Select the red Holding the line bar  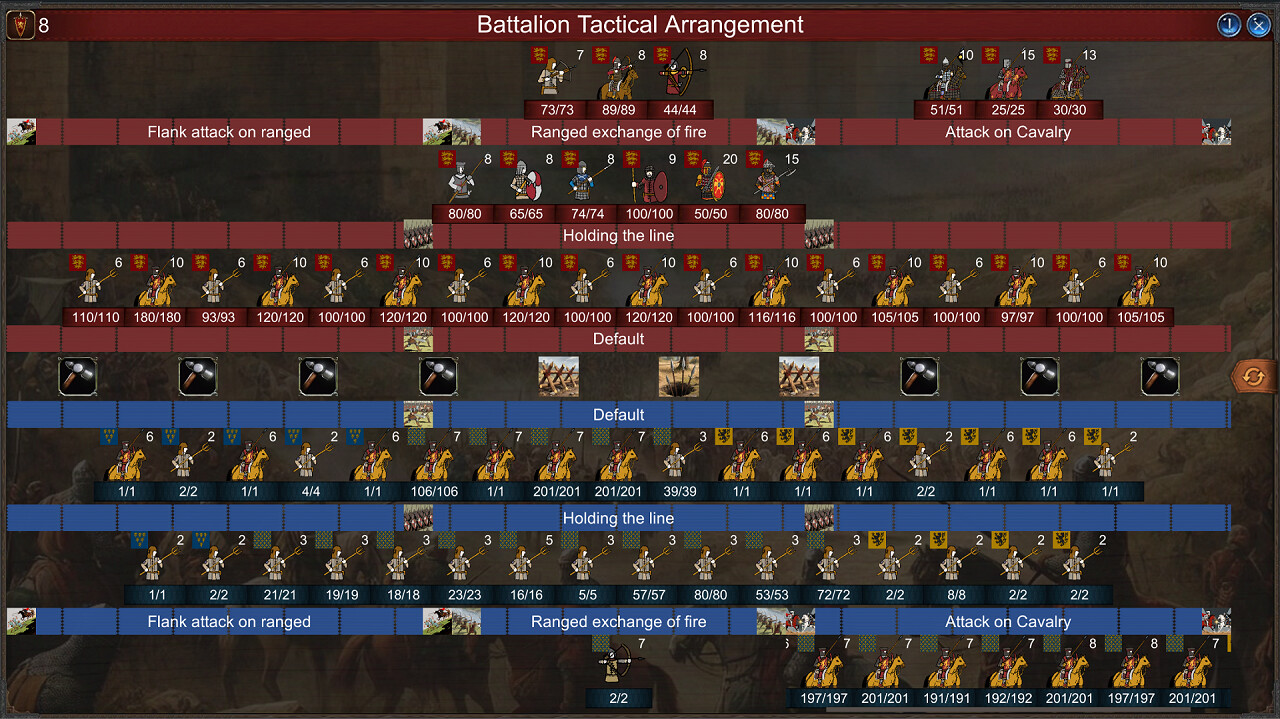point(618,236)
